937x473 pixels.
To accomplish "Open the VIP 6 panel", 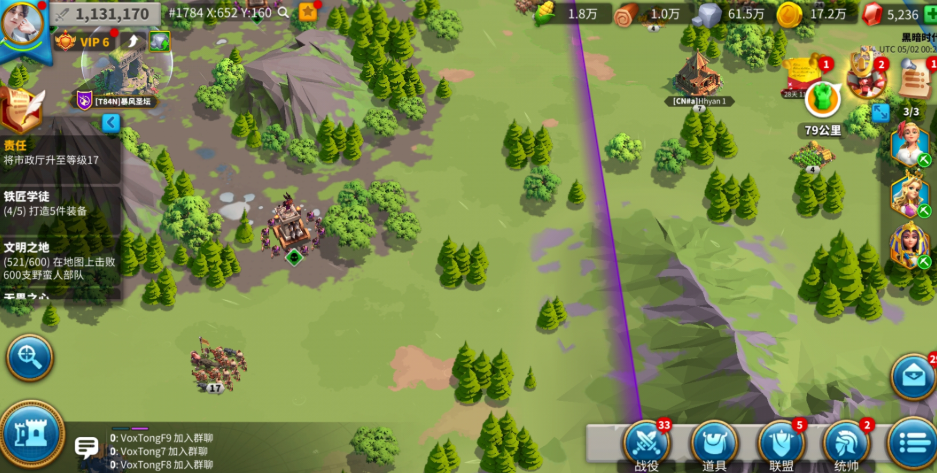I will coord(87,42).
